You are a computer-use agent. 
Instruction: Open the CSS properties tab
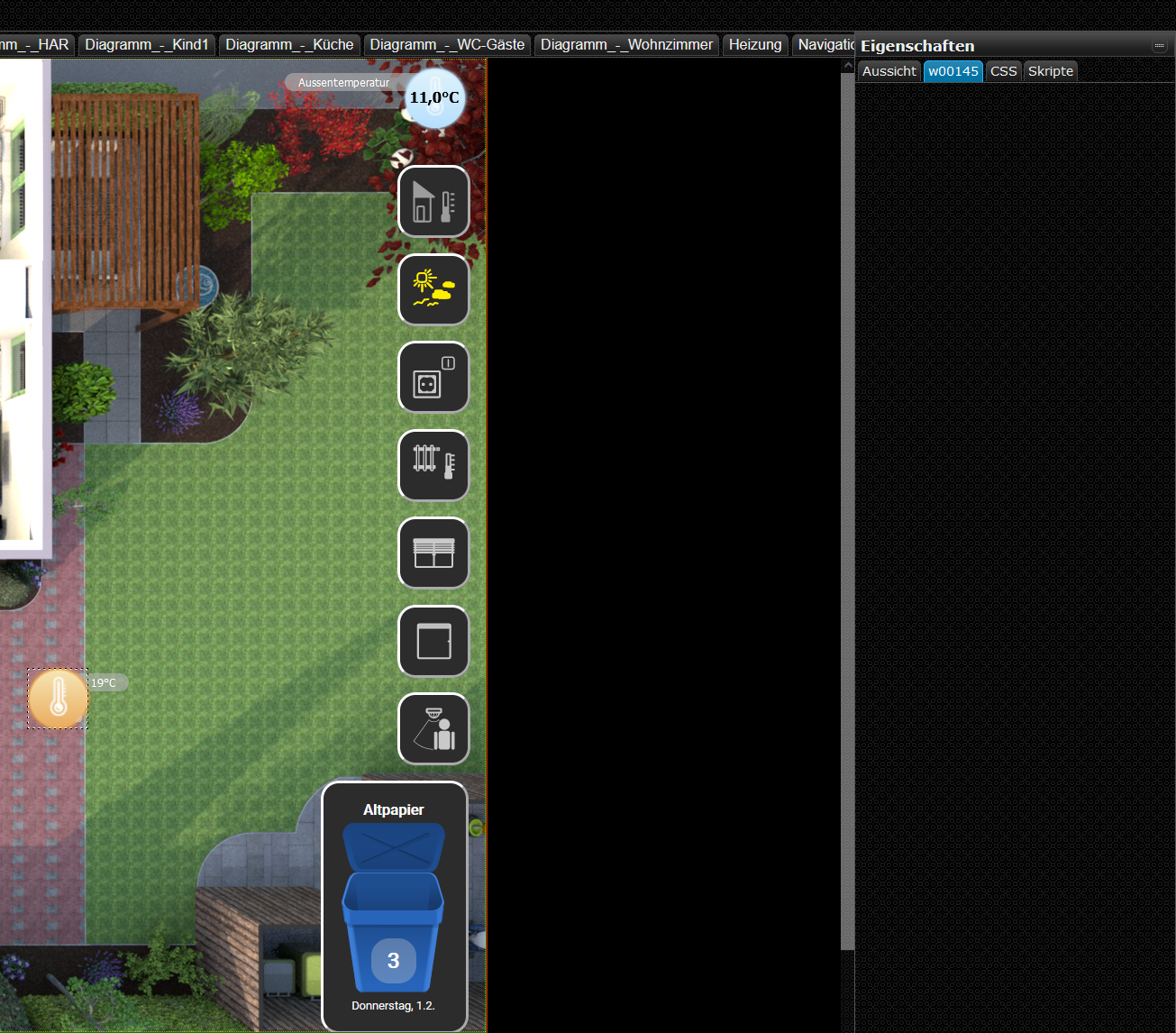coord(1003,71)
